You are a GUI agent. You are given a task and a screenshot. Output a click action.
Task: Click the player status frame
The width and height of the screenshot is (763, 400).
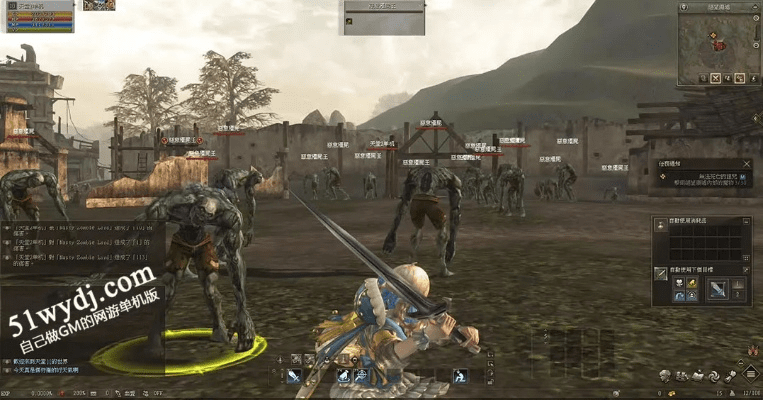(x=38, y=16)
